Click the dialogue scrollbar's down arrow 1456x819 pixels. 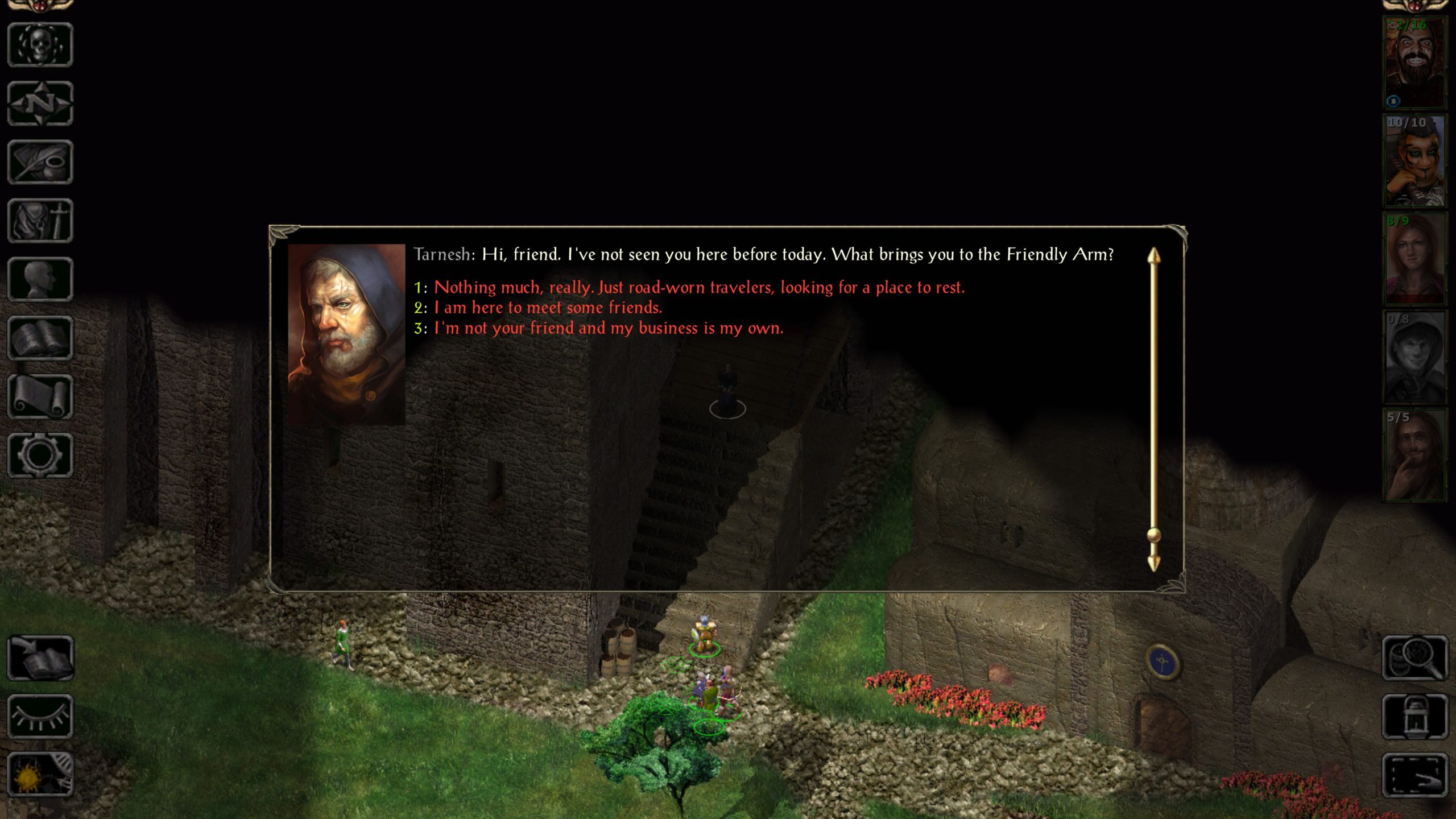[1153, 563]
